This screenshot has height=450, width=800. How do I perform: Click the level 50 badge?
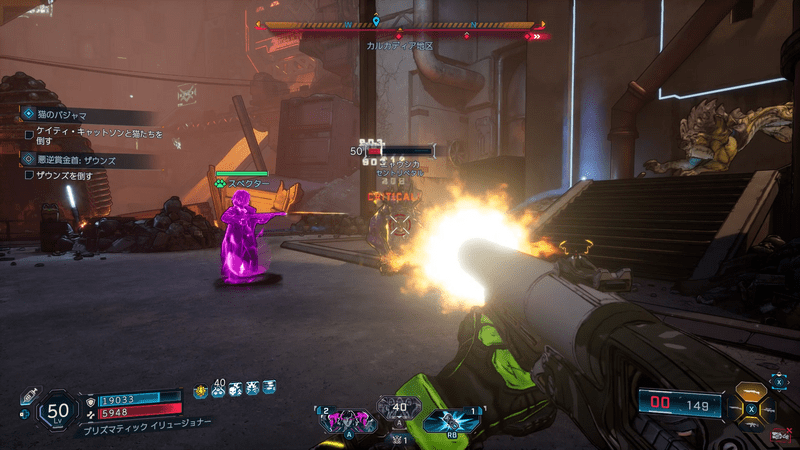pos(58,410)
